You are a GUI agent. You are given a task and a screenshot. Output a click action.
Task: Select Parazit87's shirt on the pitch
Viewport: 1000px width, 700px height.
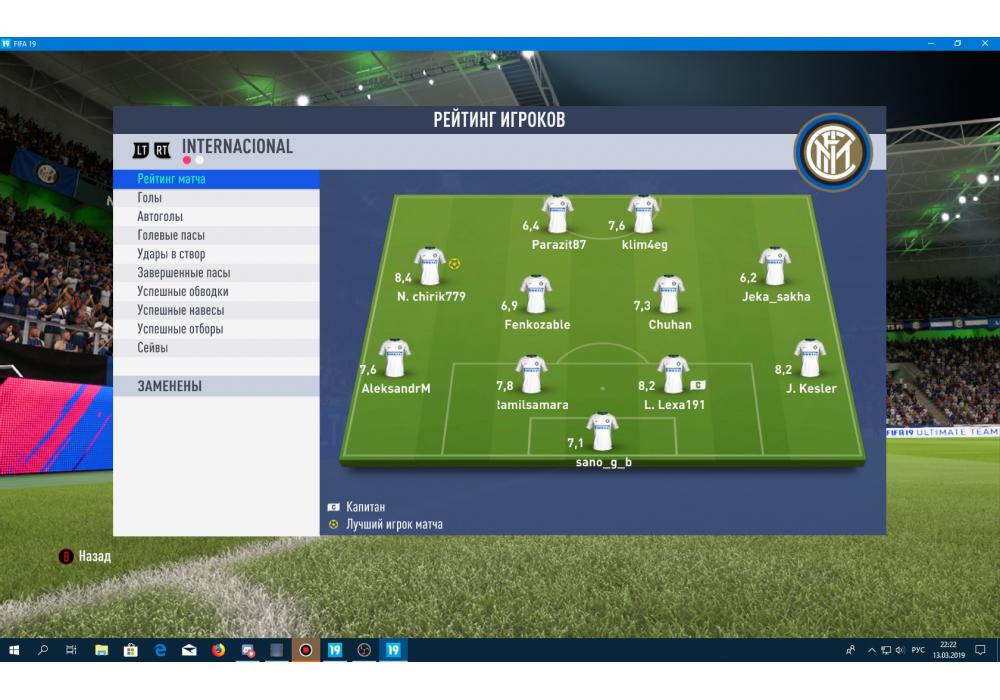click(x=558, y=215)
